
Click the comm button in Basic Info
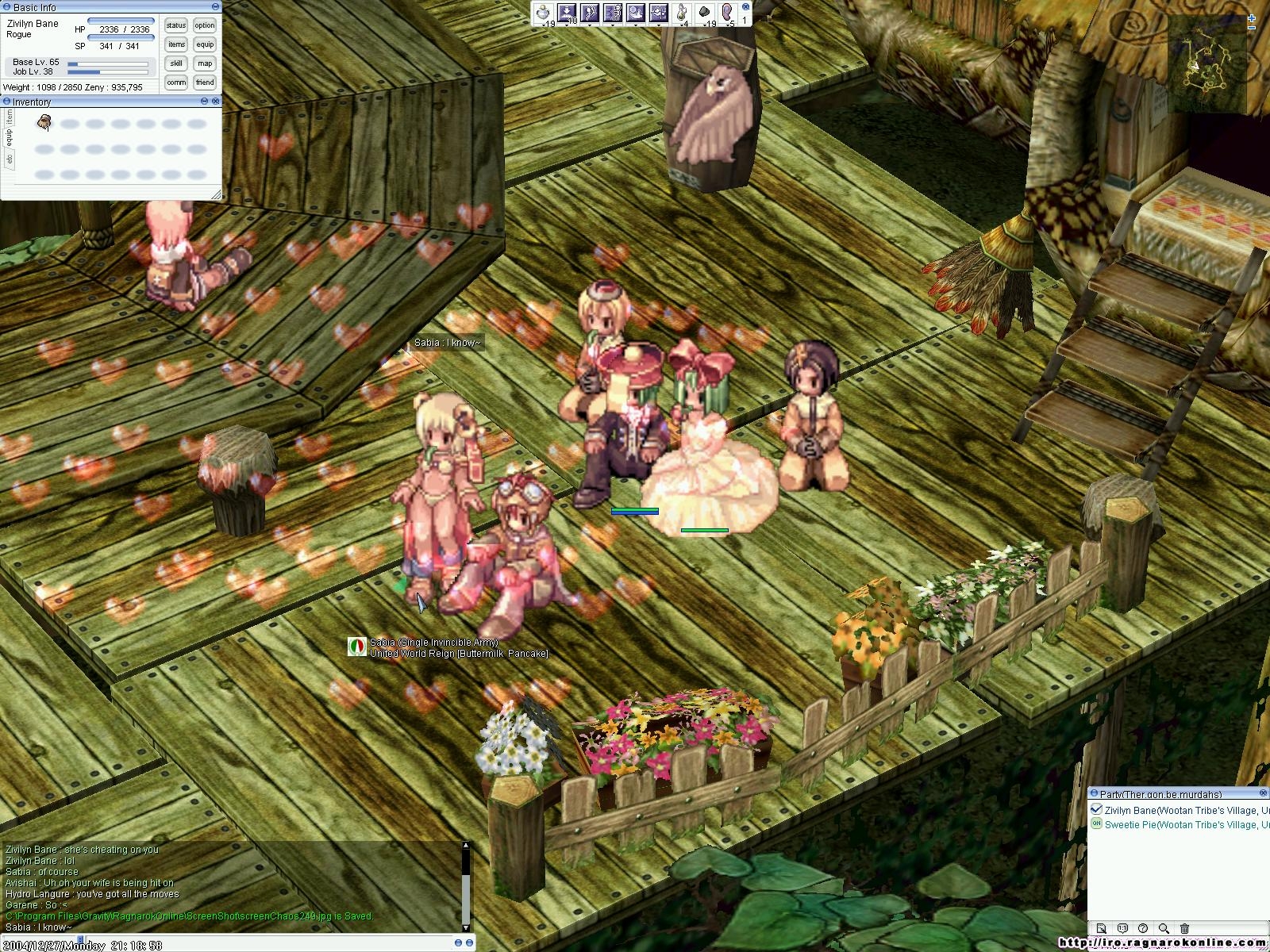(176, 83)
